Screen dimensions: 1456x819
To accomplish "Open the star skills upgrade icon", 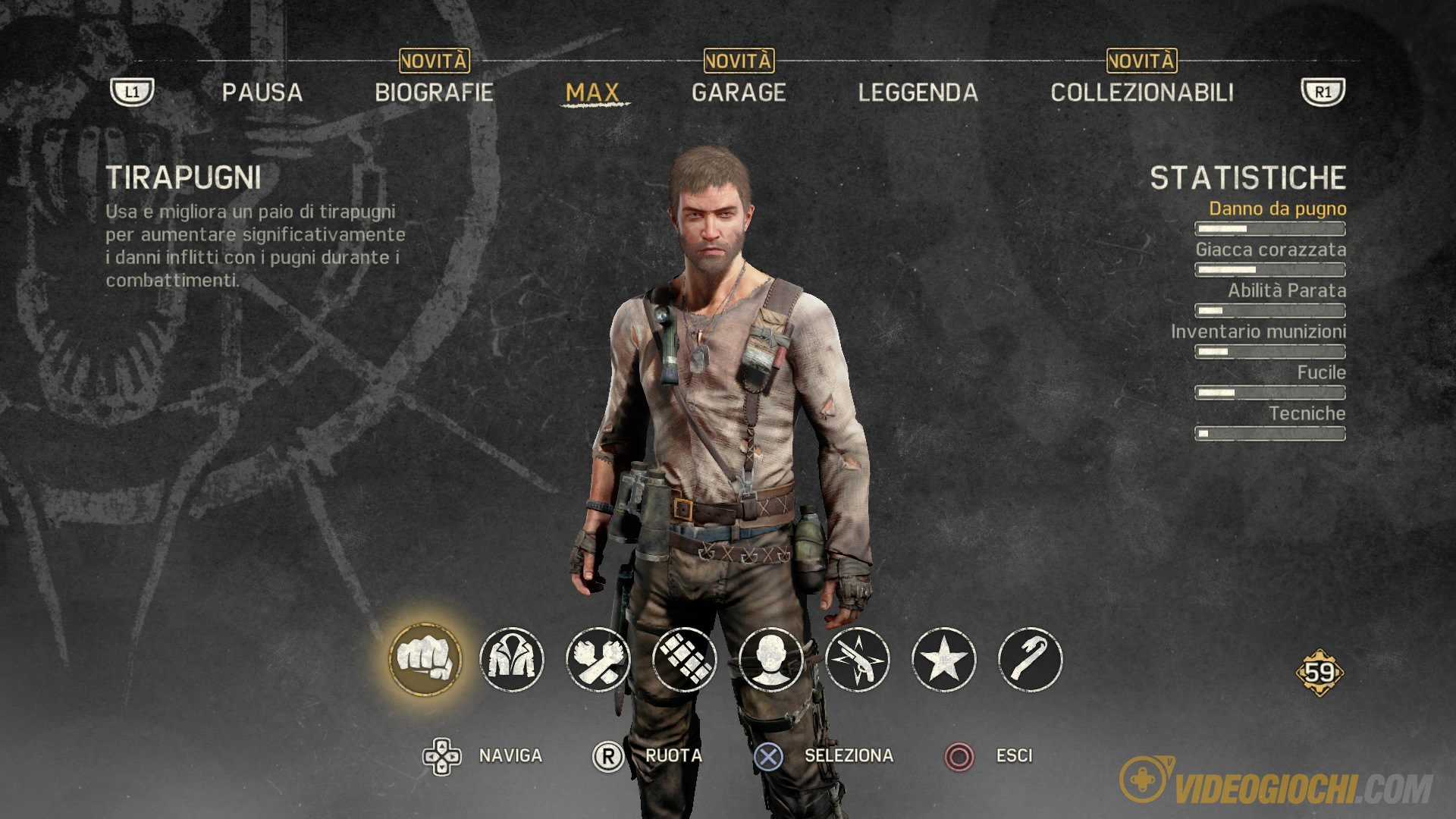I will (x=944, y=659).
